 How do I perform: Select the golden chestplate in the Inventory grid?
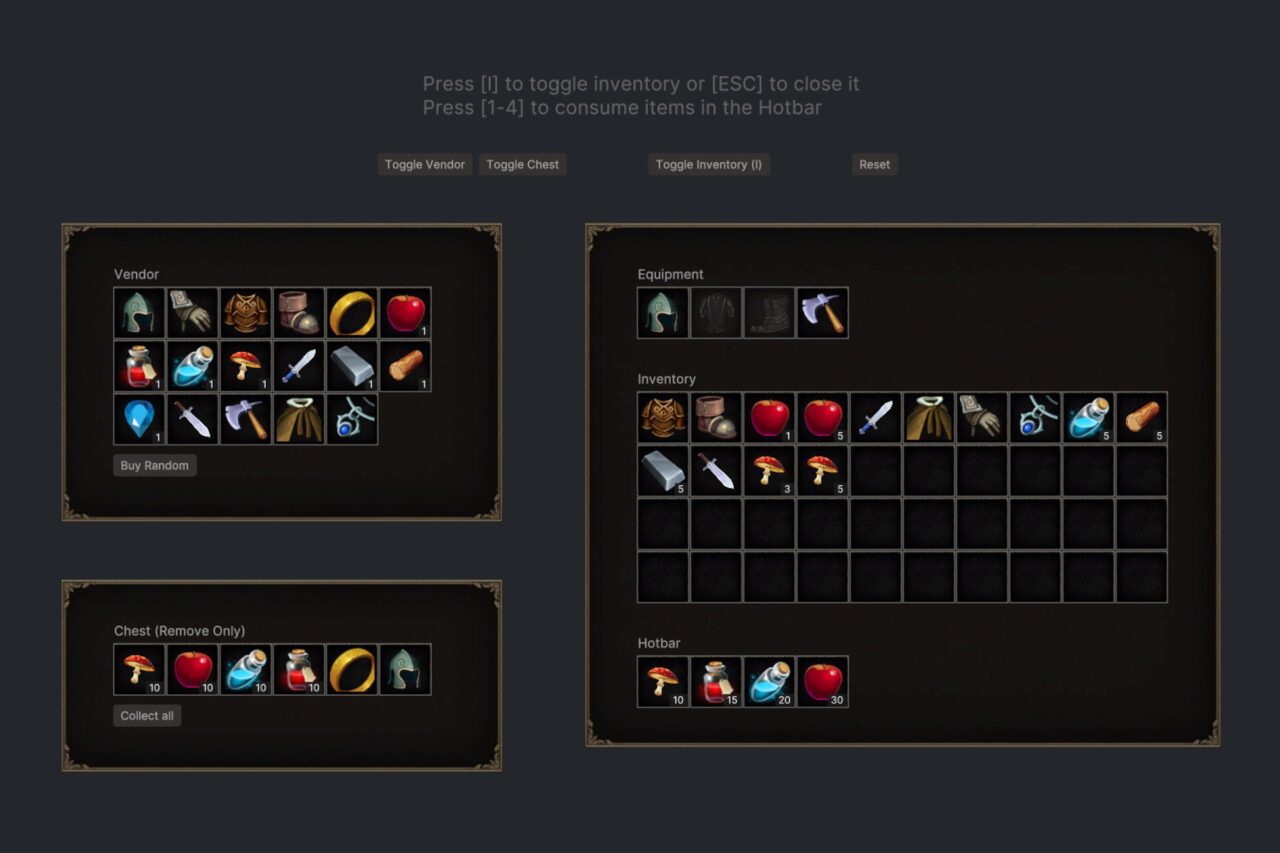point(662,417)
